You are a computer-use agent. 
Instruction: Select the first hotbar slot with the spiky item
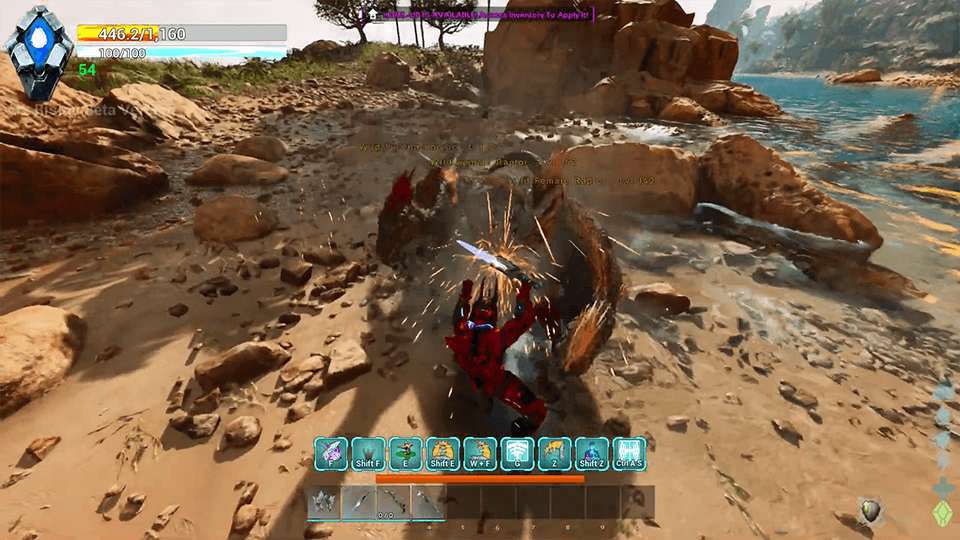[x=323, y=502]
